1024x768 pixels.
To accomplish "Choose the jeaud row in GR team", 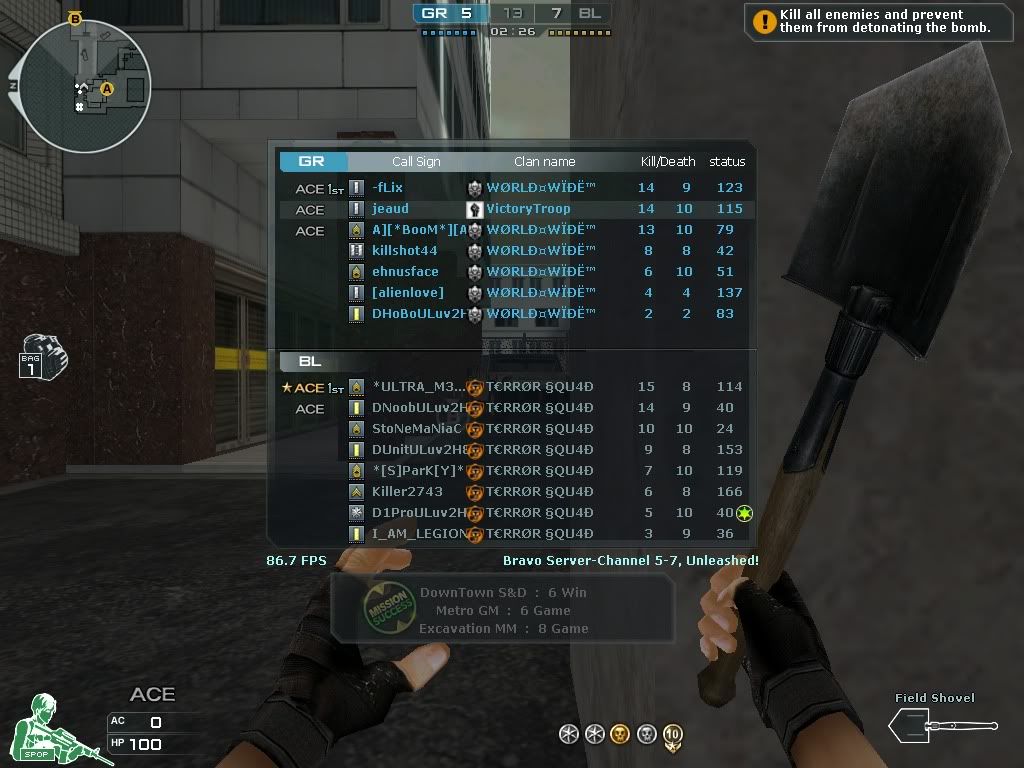I will [390, 209].
